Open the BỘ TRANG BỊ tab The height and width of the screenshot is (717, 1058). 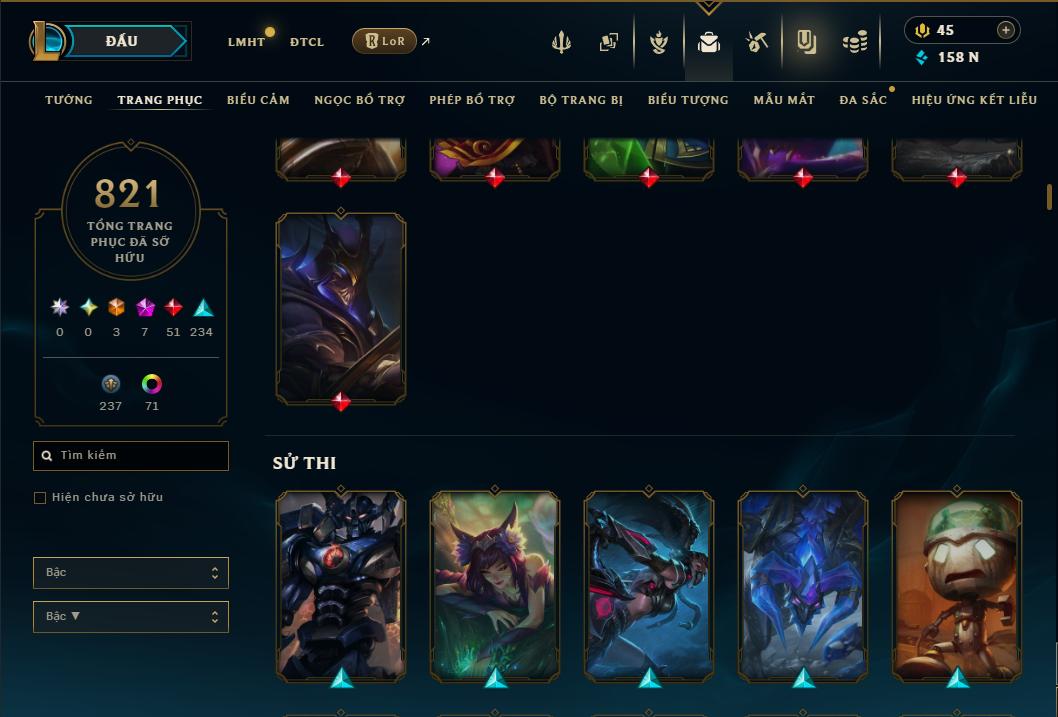[x=581, y=100]
